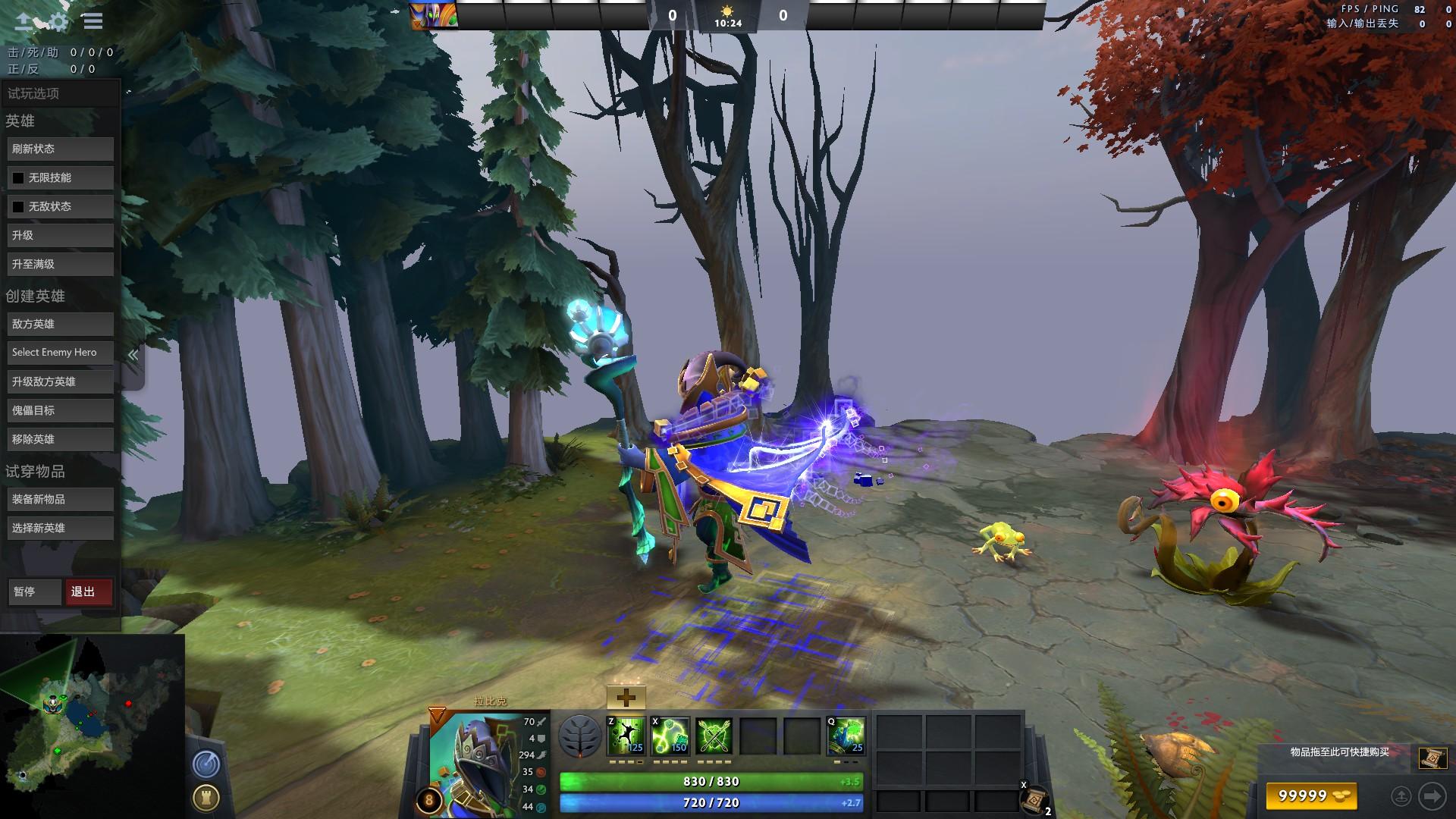Click the 升级 level up button
This screenshot has height=819, width=1456.
click(x=61, y=235)
